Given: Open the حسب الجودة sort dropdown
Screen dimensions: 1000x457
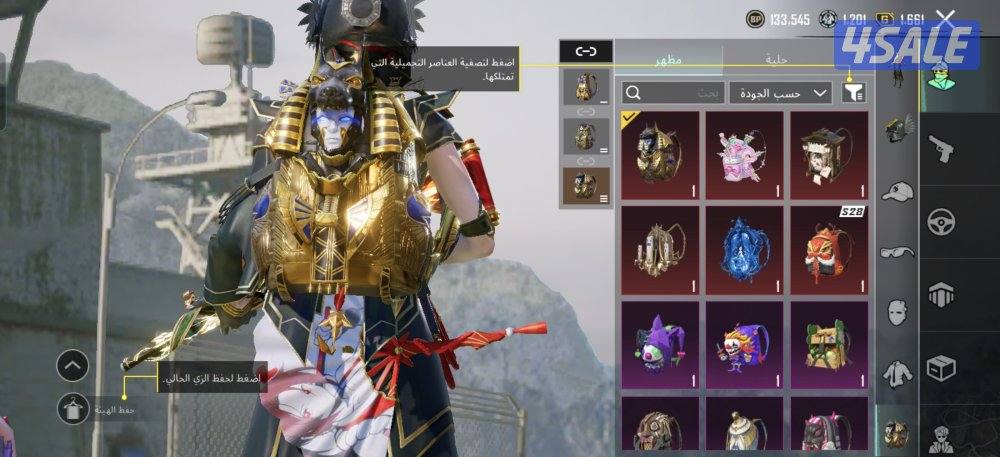Looking at the screenshot, I should point(780,93).
